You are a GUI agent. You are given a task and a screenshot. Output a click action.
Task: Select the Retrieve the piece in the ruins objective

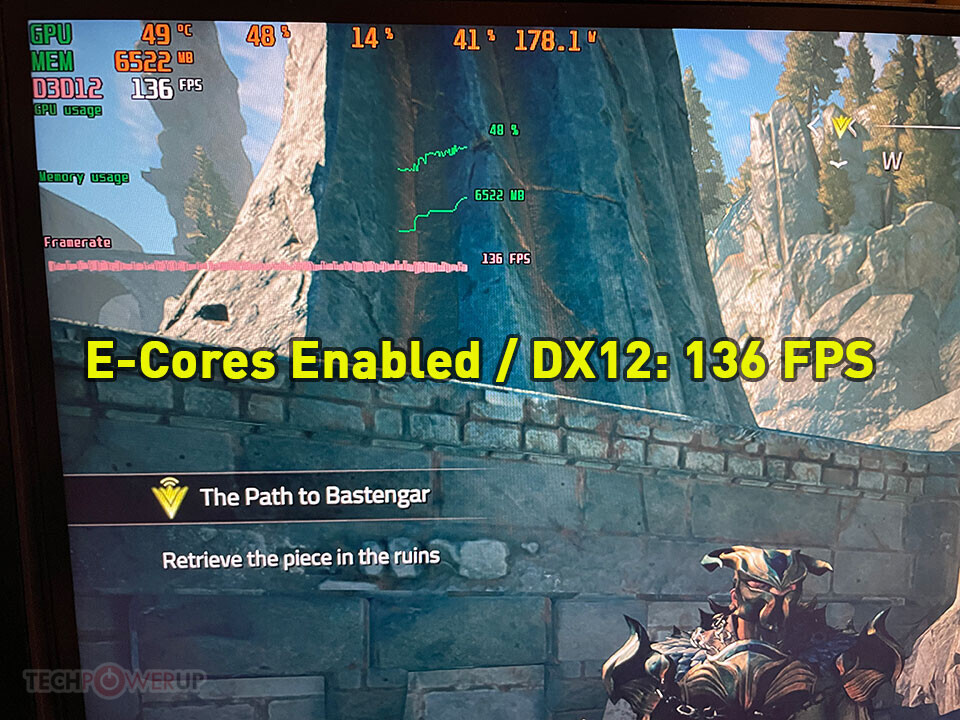tap(301, 556)
